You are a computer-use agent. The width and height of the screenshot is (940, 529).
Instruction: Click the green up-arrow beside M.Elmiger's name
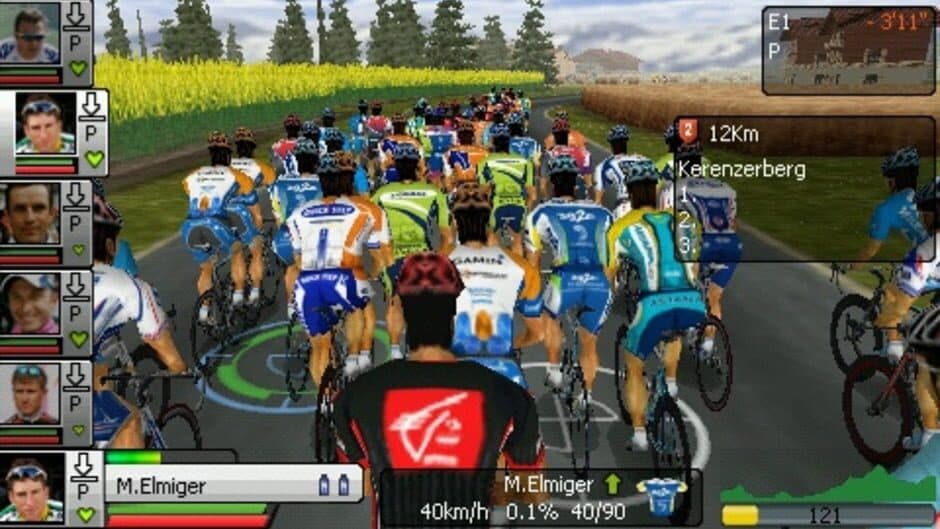[612, 484]
